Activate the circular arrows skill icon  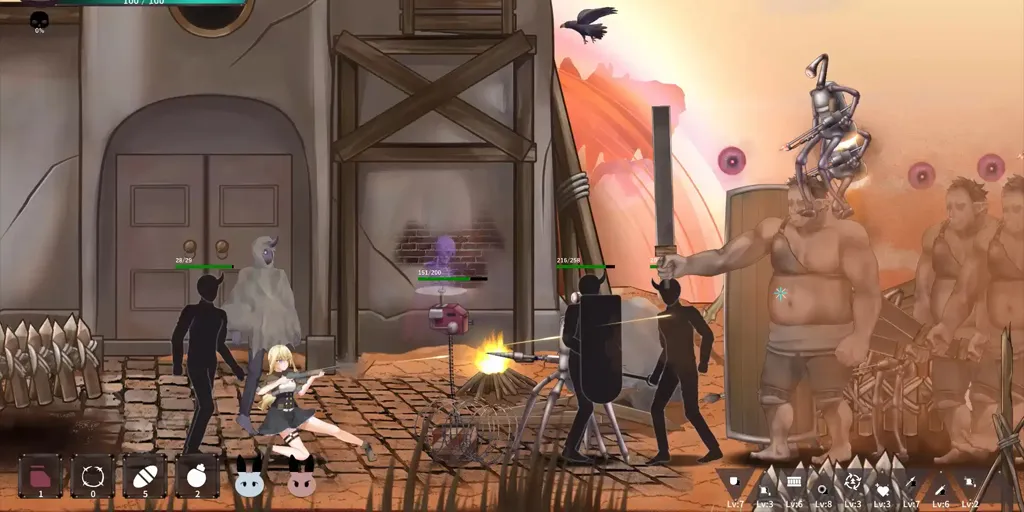pyautogui.click(x=852, y=483)
